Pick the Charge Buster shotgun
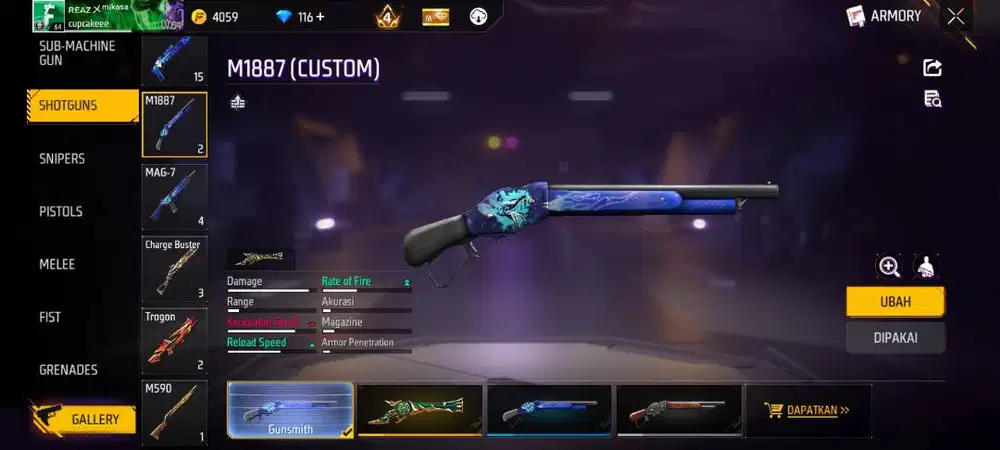The height and width of the screenshot is (450, 1000). pos(174,268)
